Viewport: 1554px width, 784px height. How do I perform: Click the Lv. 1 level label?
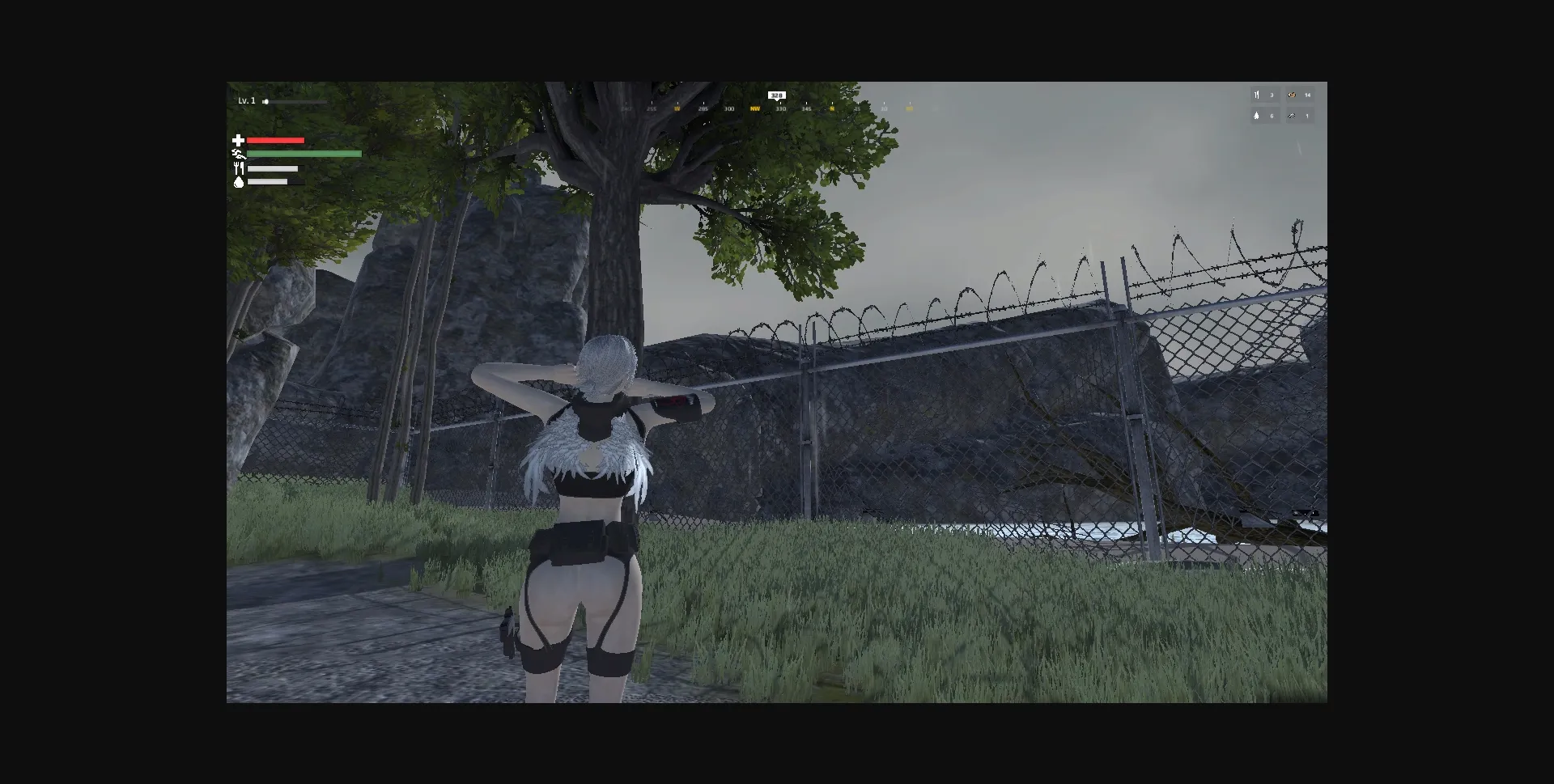click(245, 100)
